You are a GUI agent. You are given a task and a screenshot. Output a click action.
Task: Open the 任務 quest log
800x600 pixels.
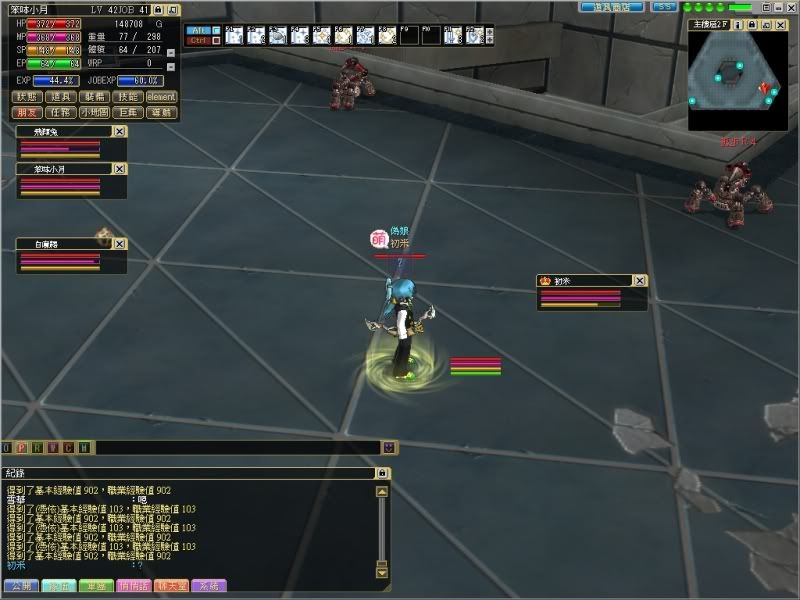61,113
